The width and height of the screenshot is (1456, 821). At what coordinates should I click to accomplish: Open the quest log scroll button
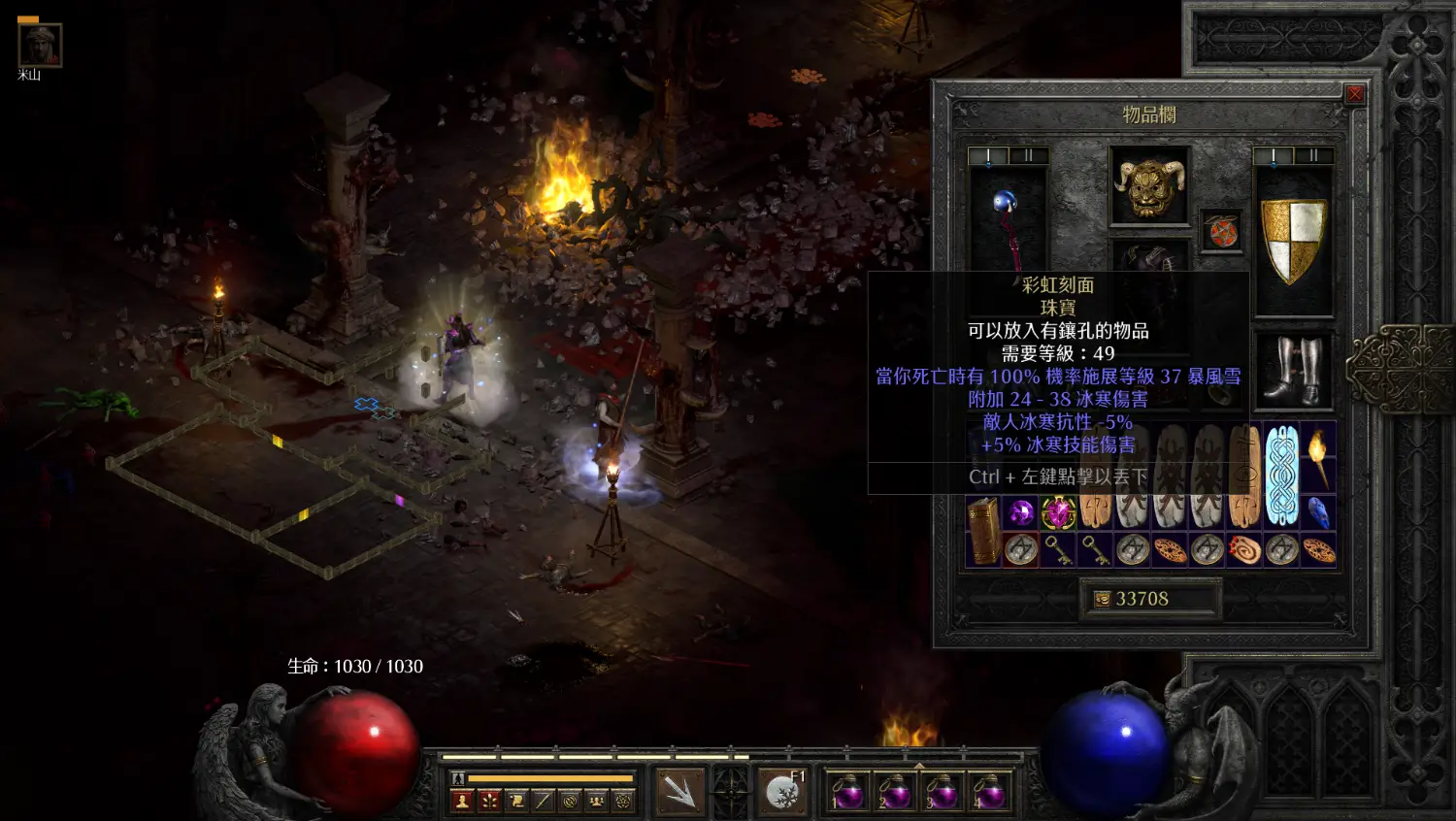pyautogui.click(x=516, y=801)
